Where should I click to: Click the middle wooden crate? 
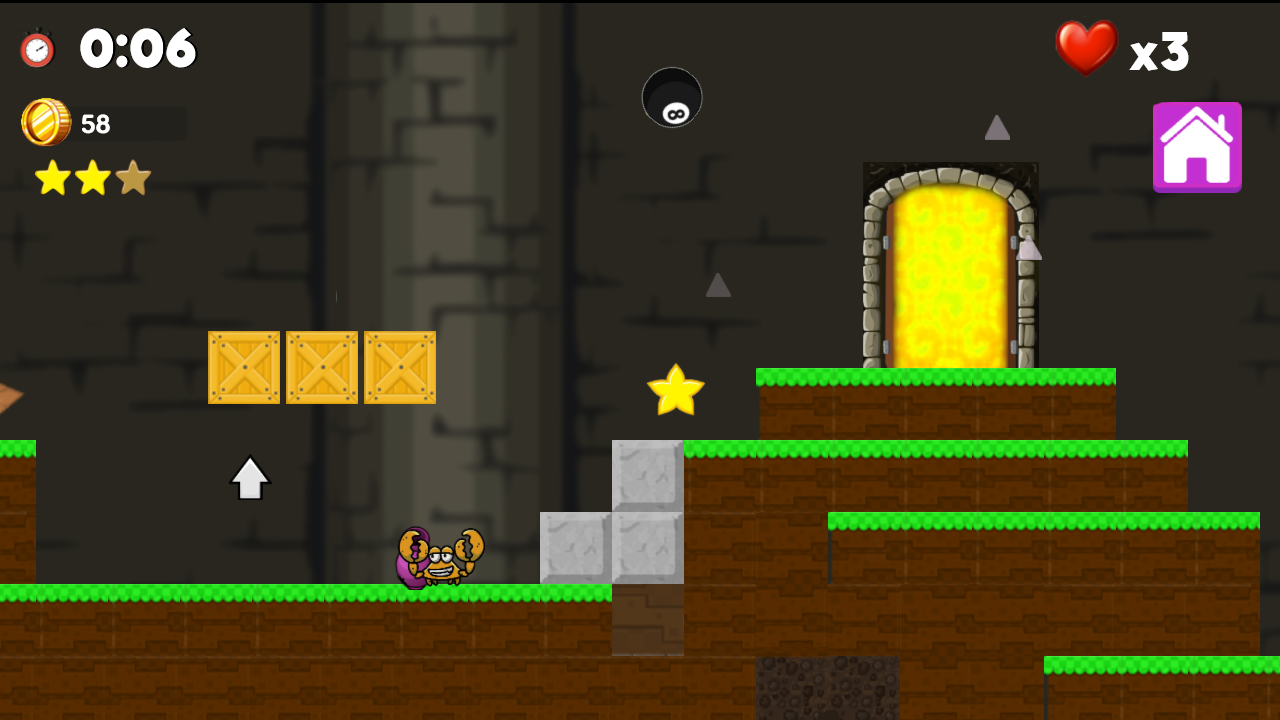tap(322, 367)
